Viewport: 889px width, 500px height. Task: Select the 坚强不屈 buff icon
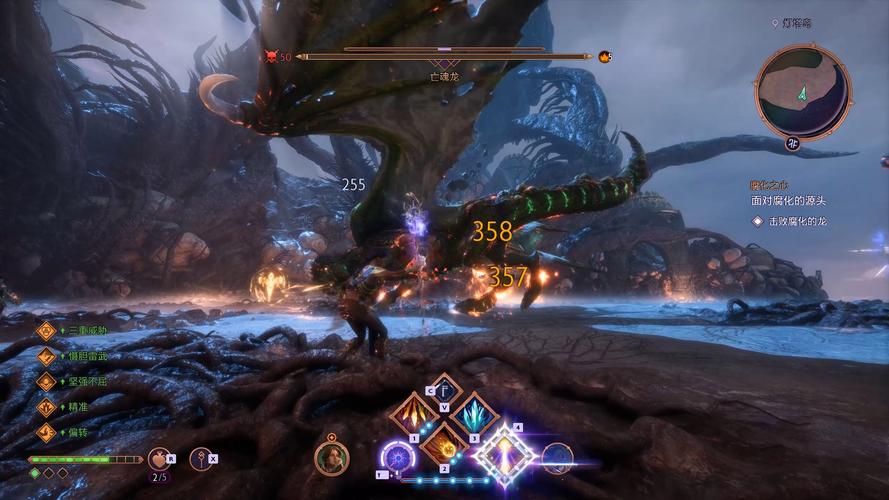pyautogui.click(x=46, y=381)
